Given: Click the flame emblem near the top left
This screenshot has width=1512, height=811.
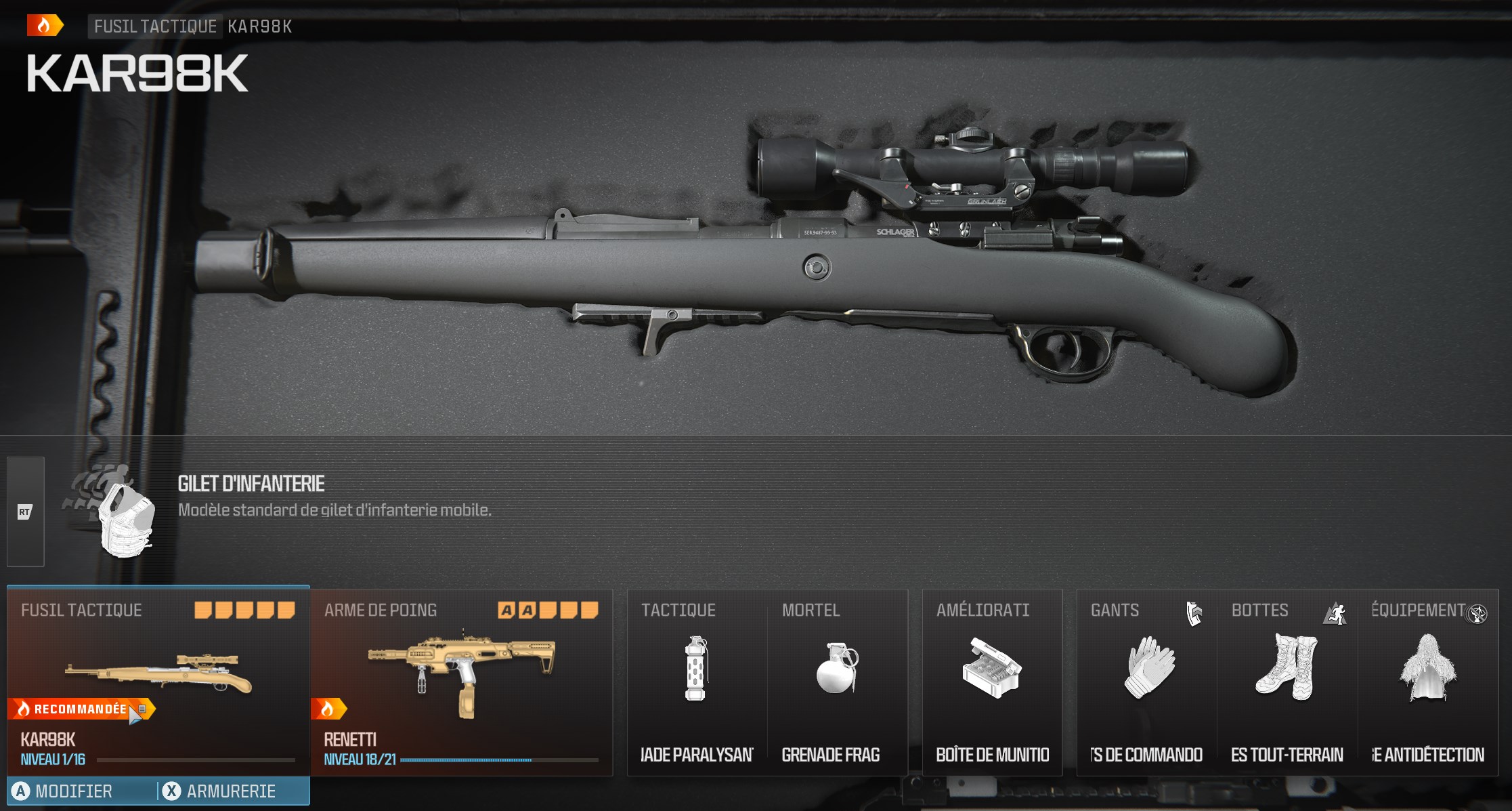Looking at the screenshot, I should [42, 26].
